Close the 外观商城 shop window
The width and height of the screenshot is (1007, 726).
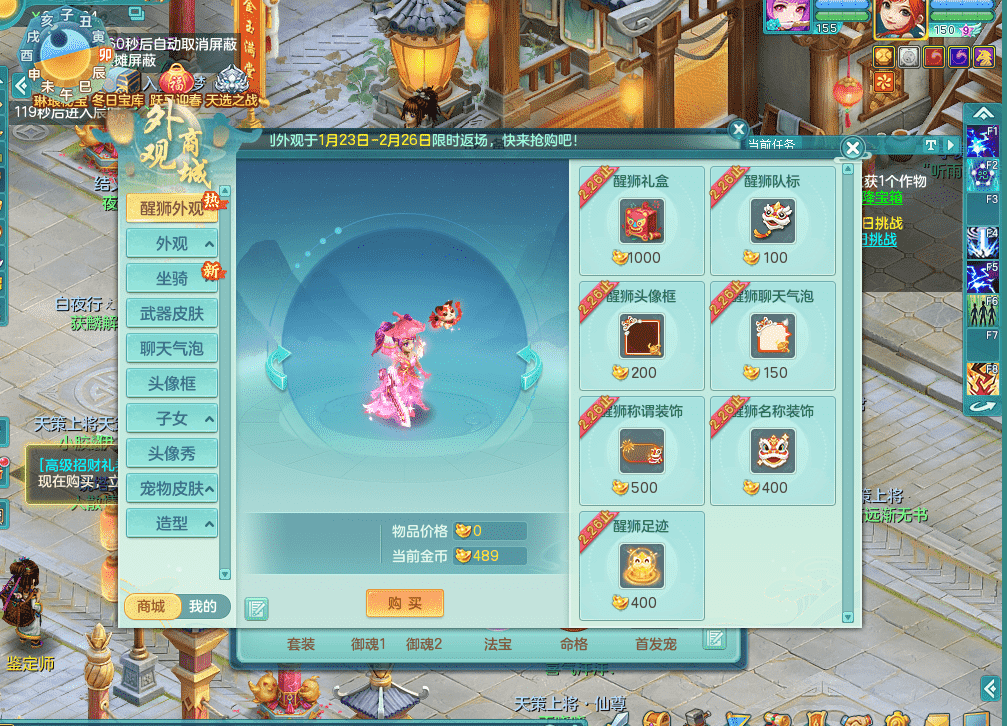coord(852,148)
